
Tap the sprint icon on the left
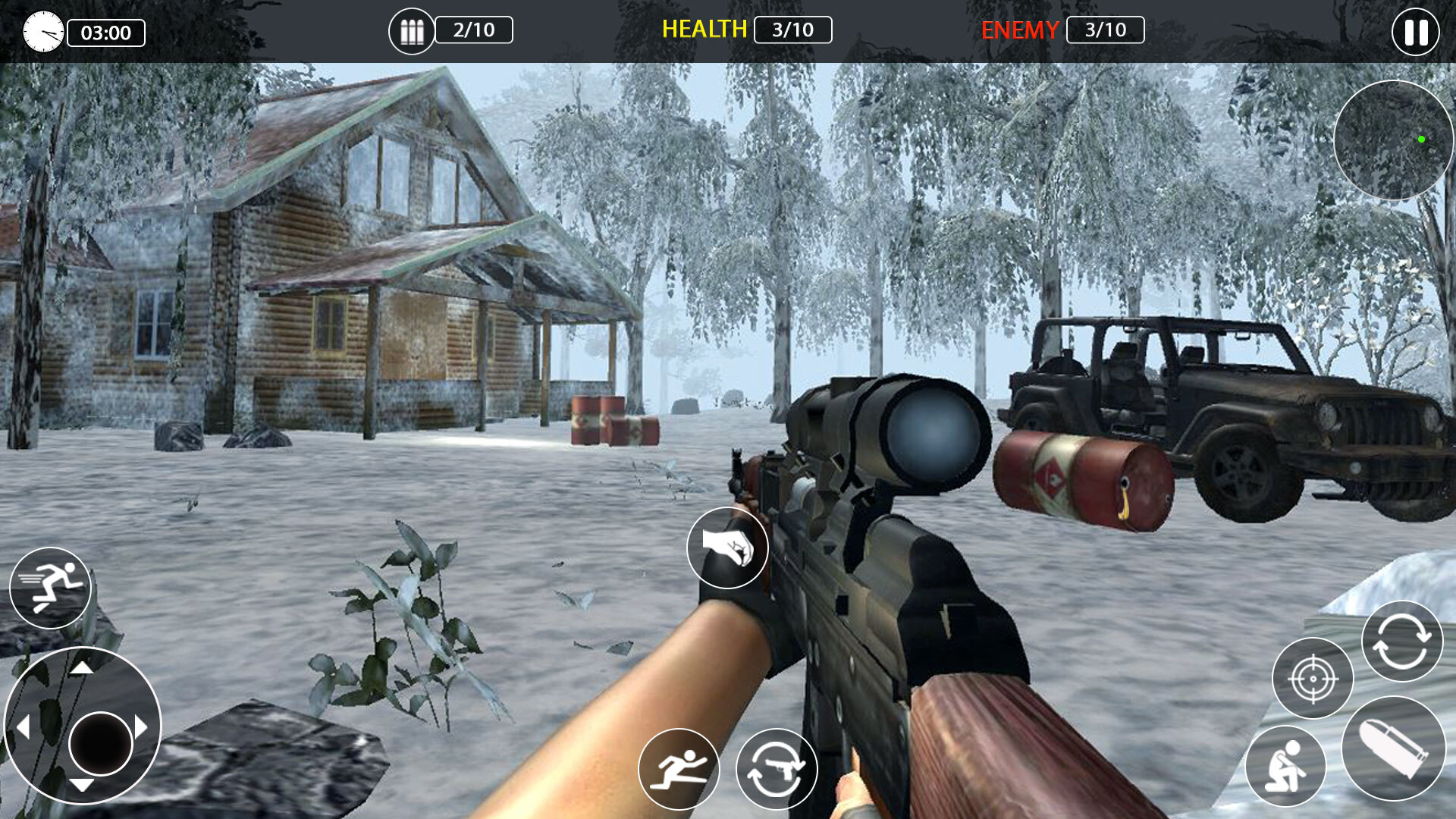tap(52, 588)
